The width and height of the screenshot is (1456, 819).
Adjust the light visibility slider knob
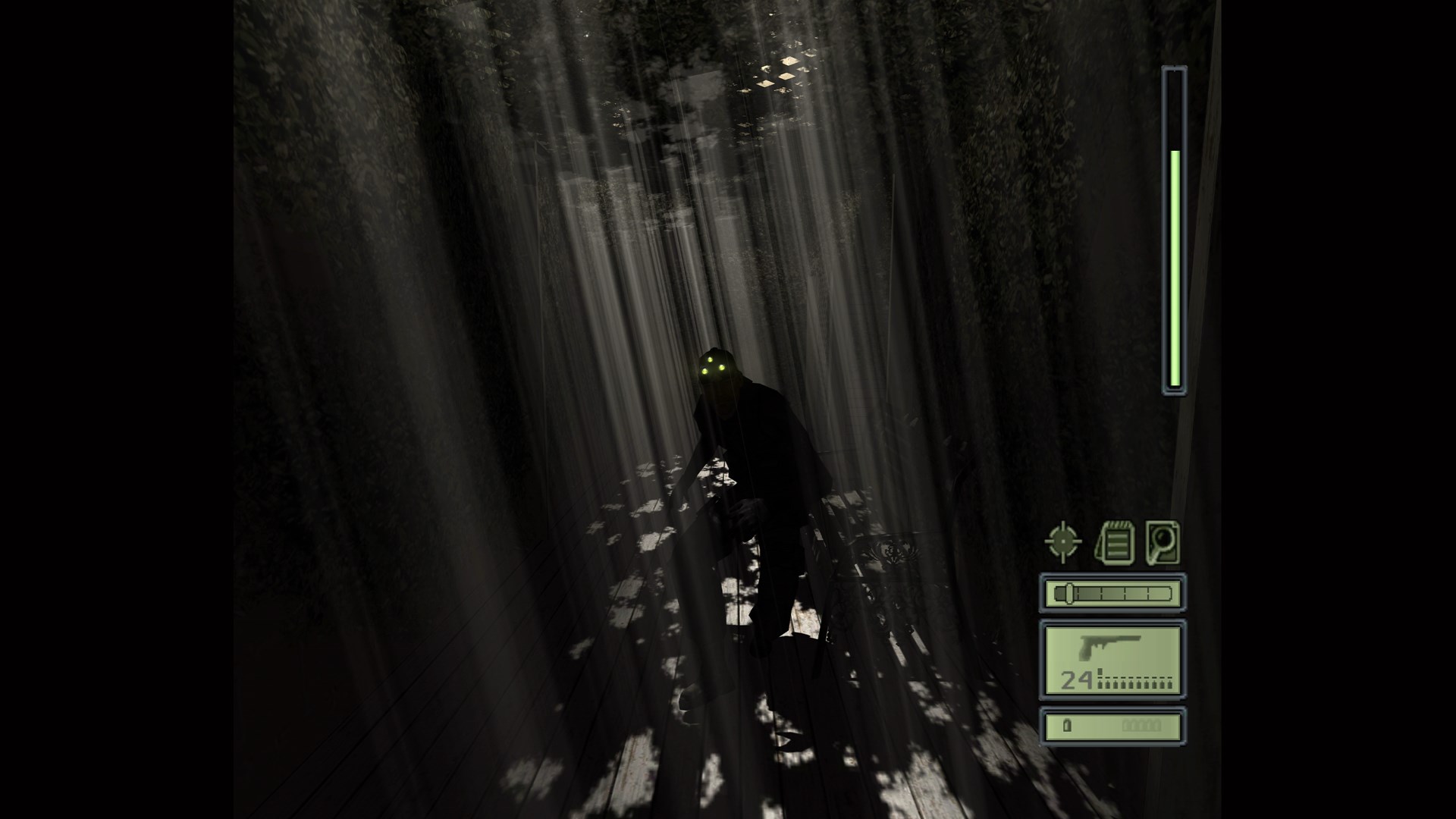pos(1069,595)
